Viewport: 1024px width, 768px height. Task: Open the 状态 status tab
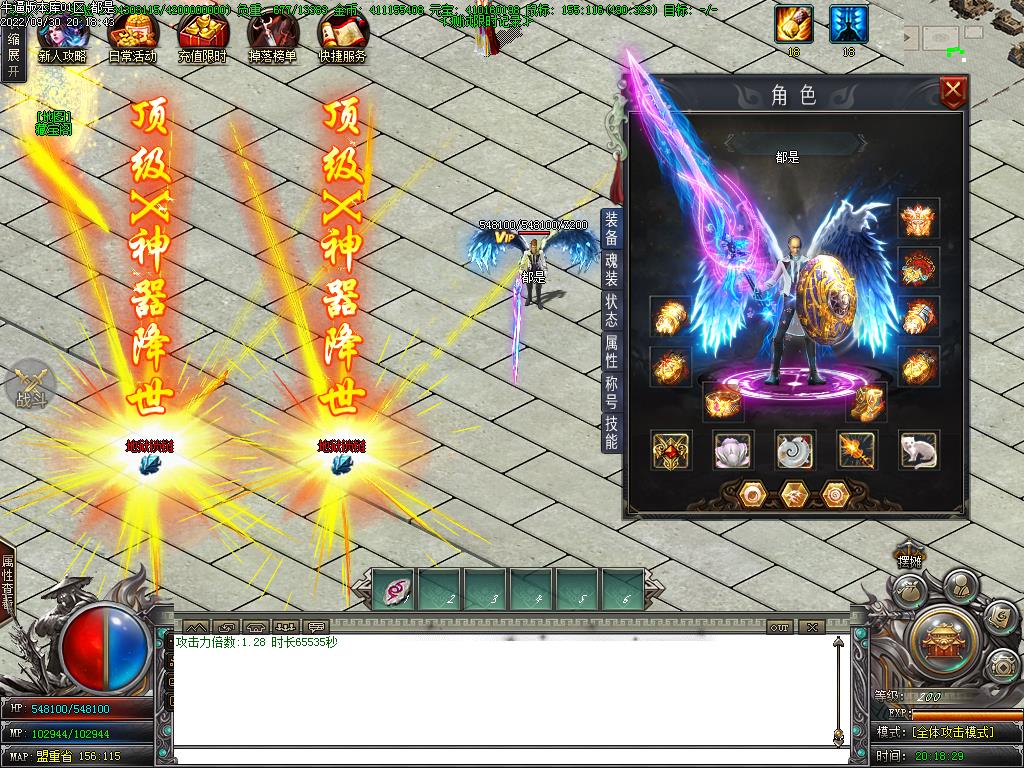(611, 310)
